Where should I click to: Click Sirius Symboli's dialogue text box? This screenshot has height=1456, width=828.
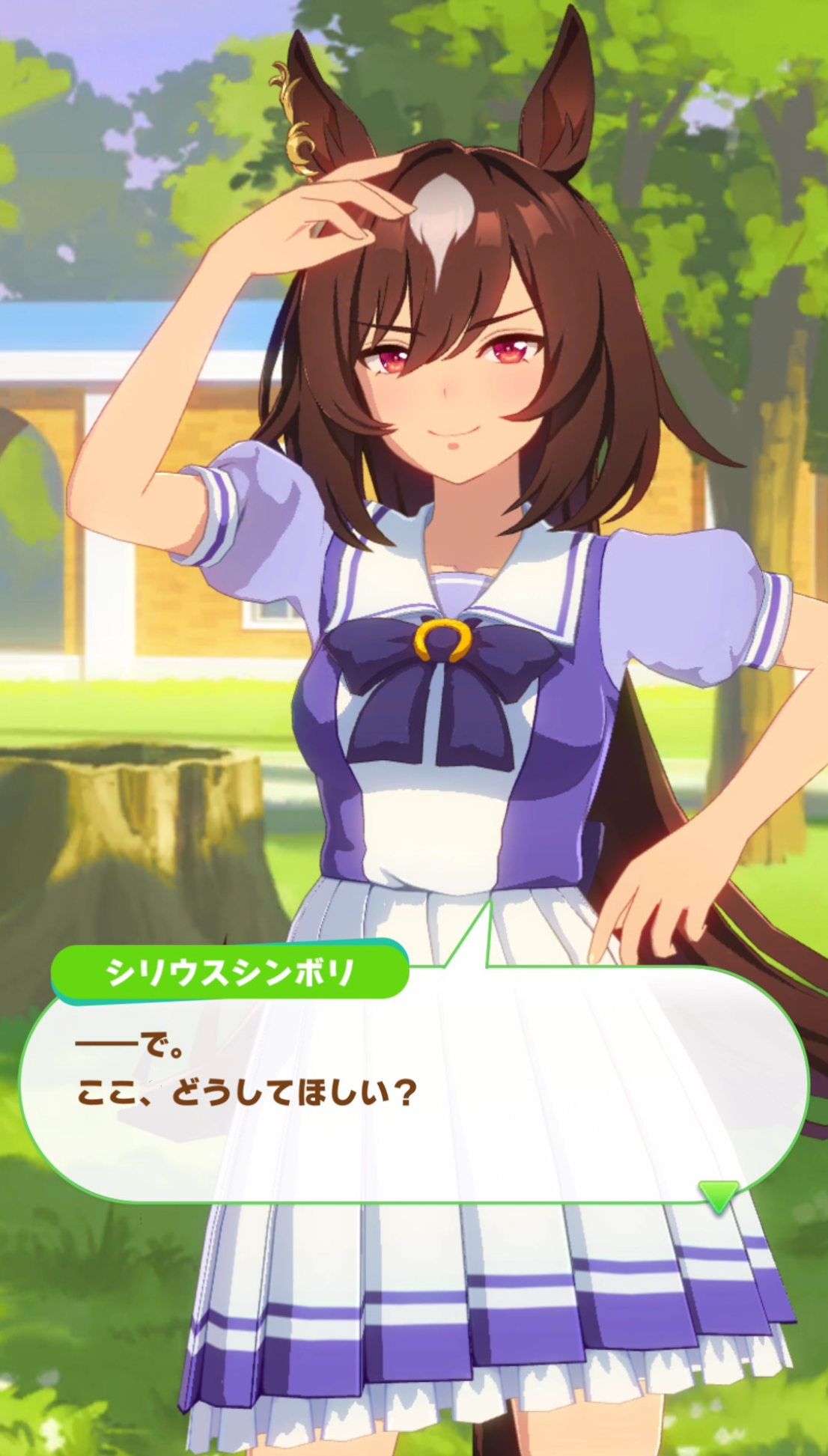tap(412, 1085)
